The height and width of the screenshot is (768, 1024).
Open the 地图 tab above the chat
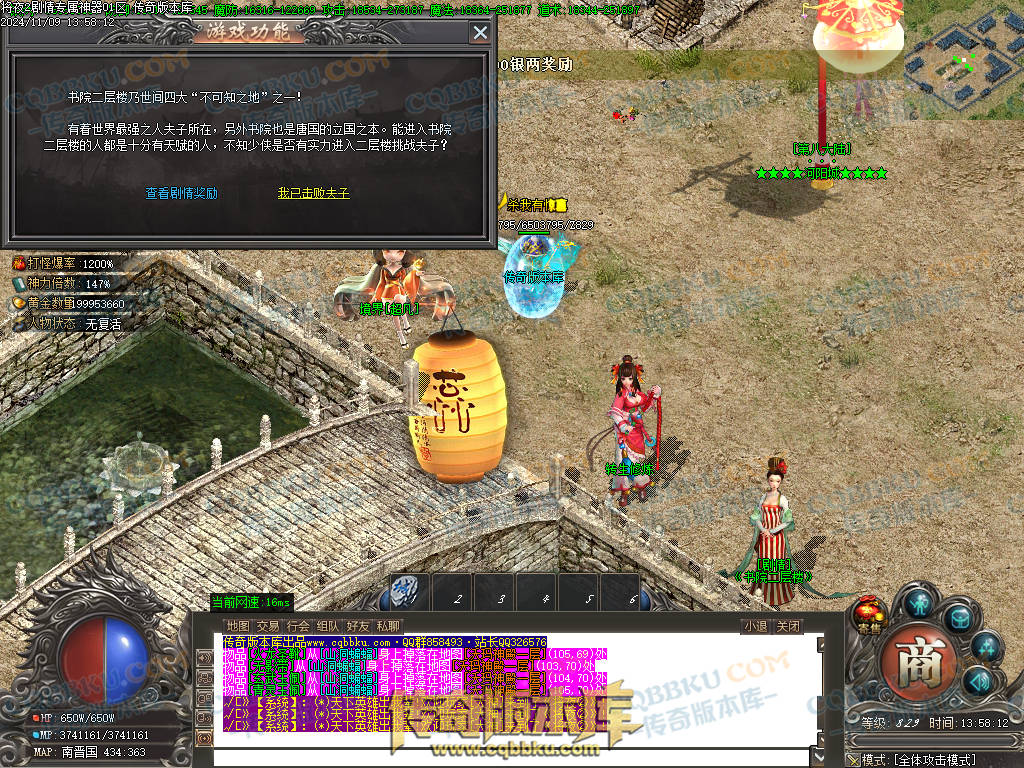click(237, 626)
